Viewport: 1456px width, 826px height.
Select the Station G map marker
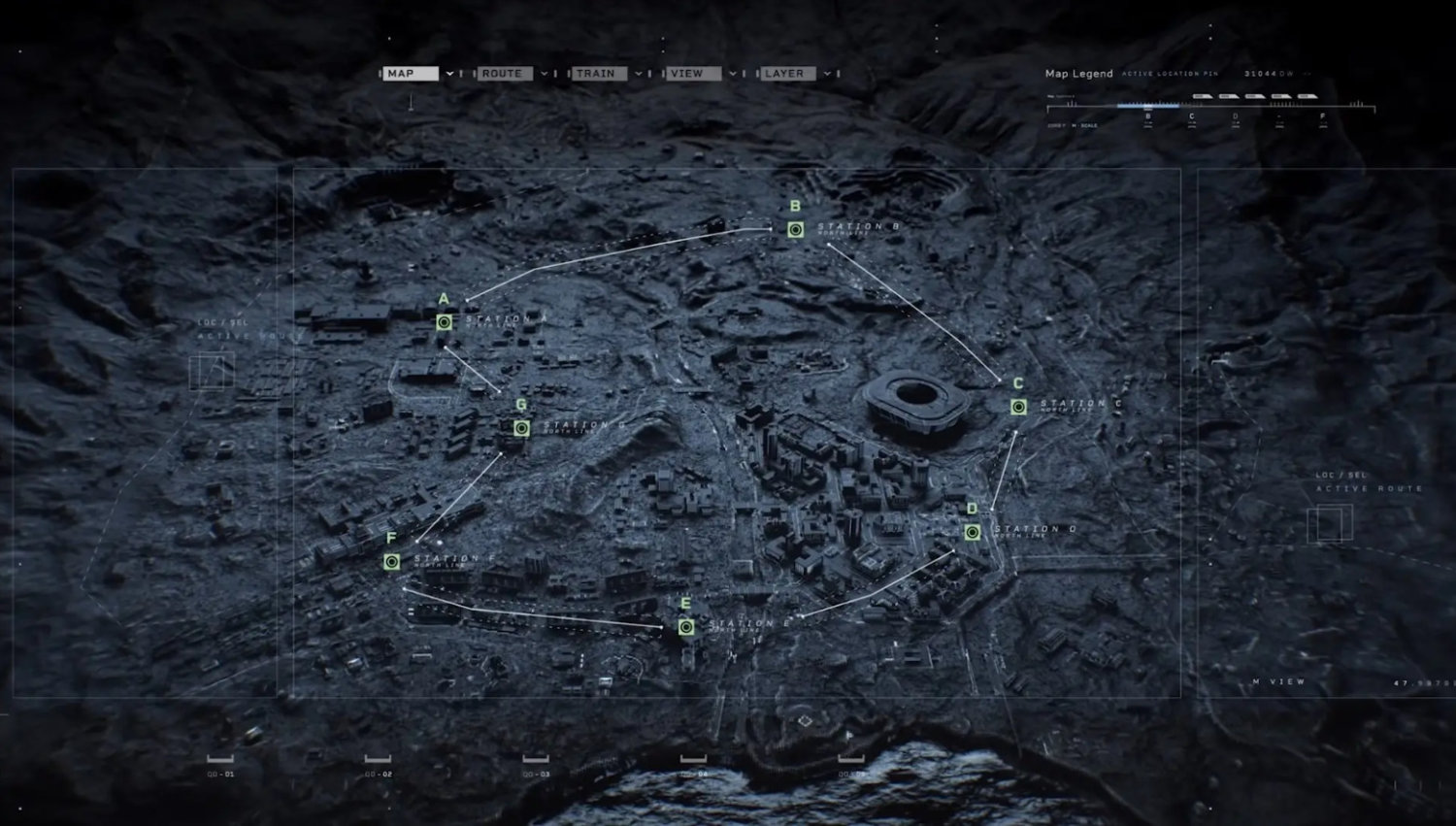coord(521,427)
